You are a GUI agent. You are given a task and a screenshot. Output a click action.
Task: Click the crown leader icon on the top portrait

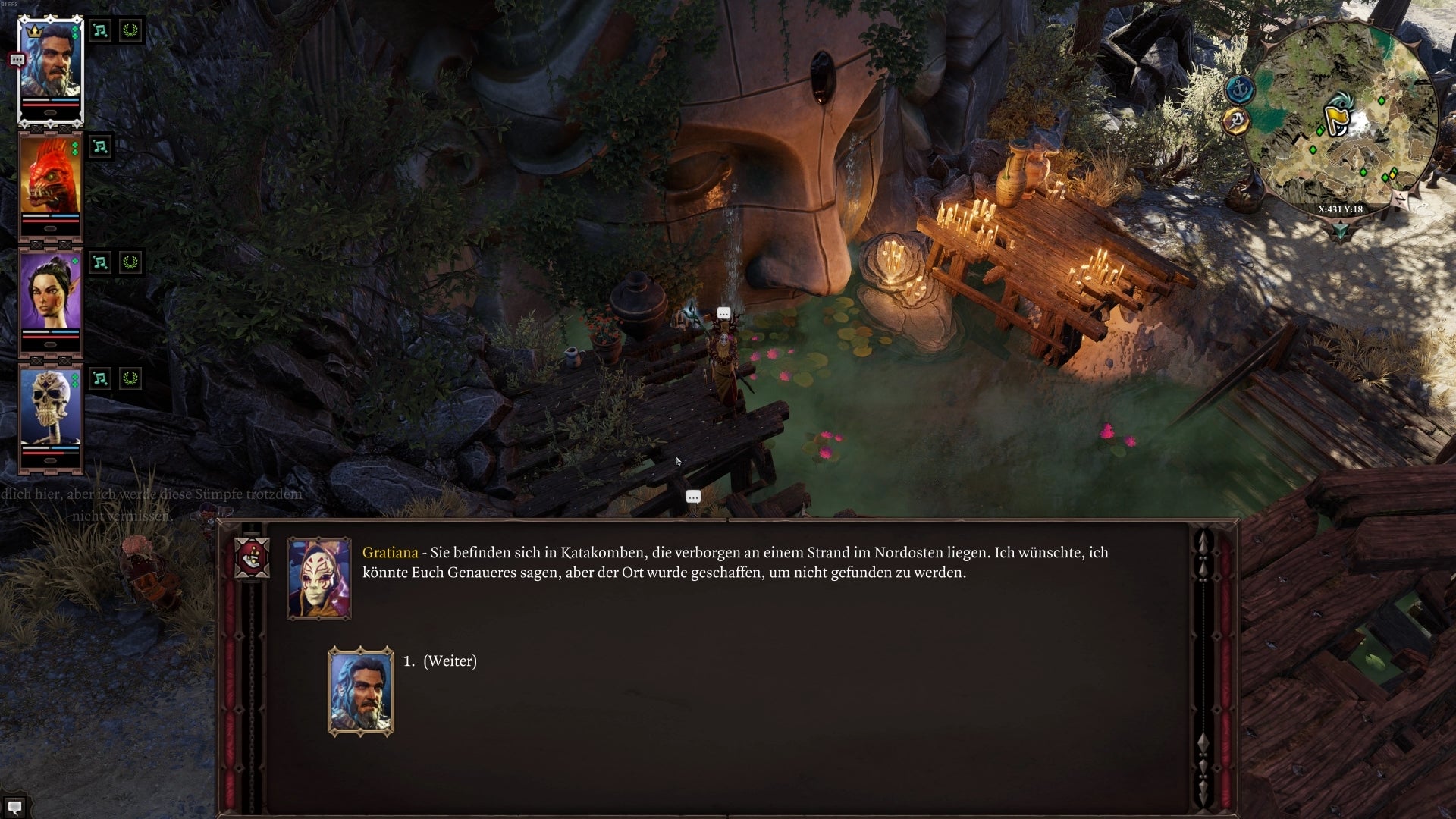click(36, 31)
